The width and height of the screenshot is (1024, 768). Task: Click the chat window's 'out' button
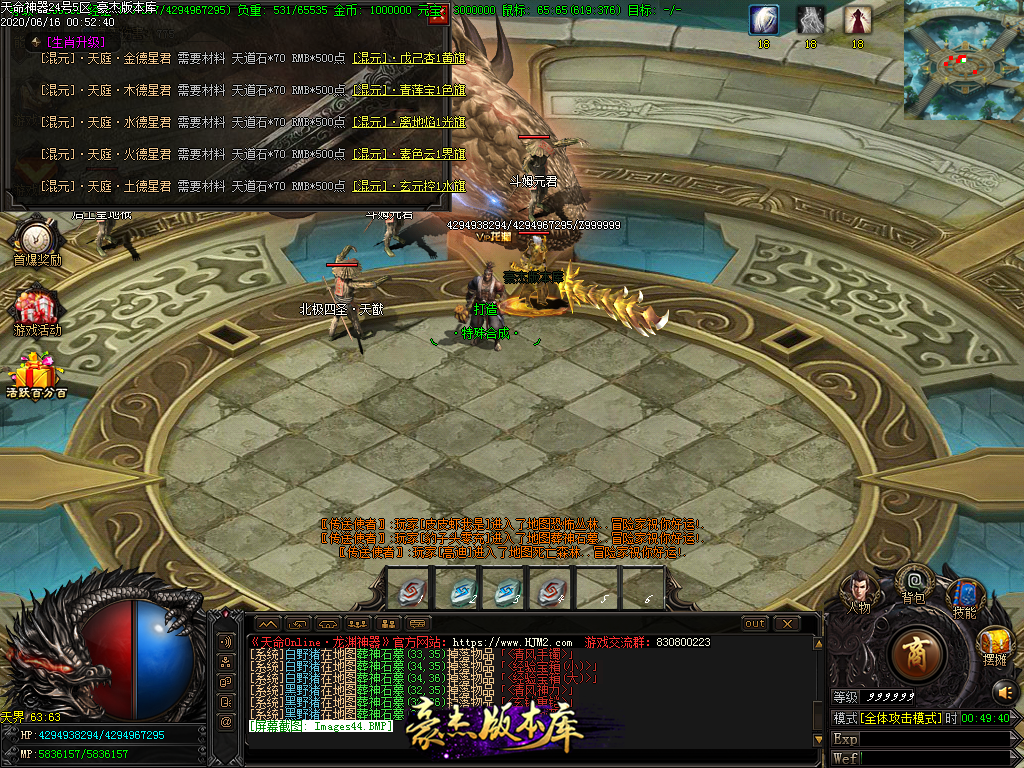(756, 623)
